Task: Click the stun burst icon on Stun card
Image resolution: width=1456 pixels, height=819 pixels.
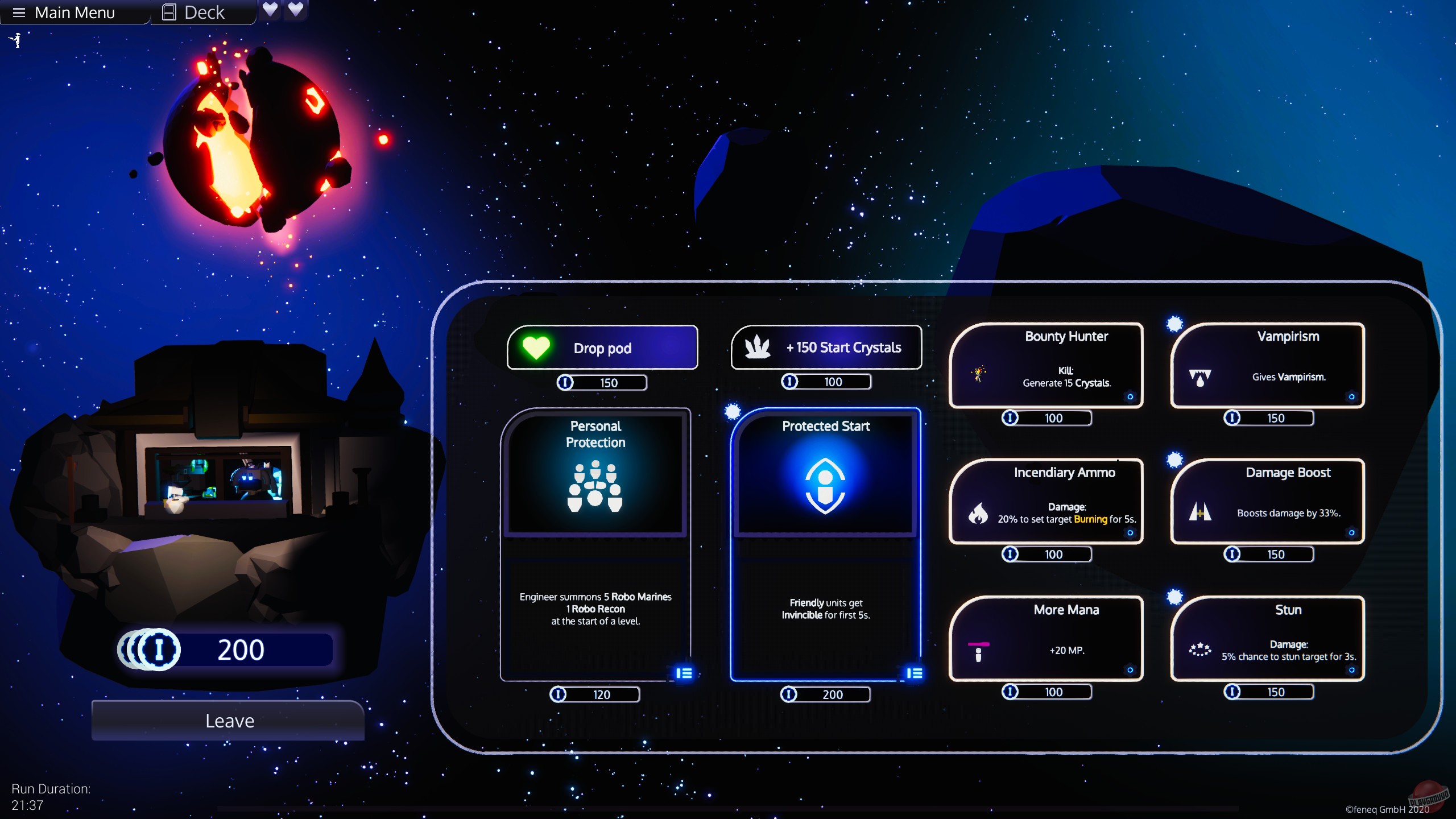Action: (1200, 649)
